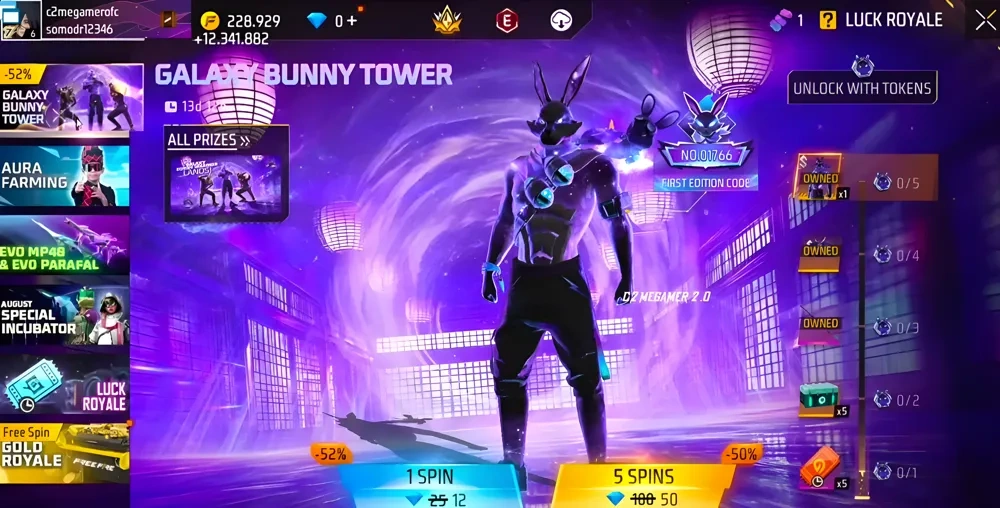Open the gold crown rank icon

[x=446, y=20]
